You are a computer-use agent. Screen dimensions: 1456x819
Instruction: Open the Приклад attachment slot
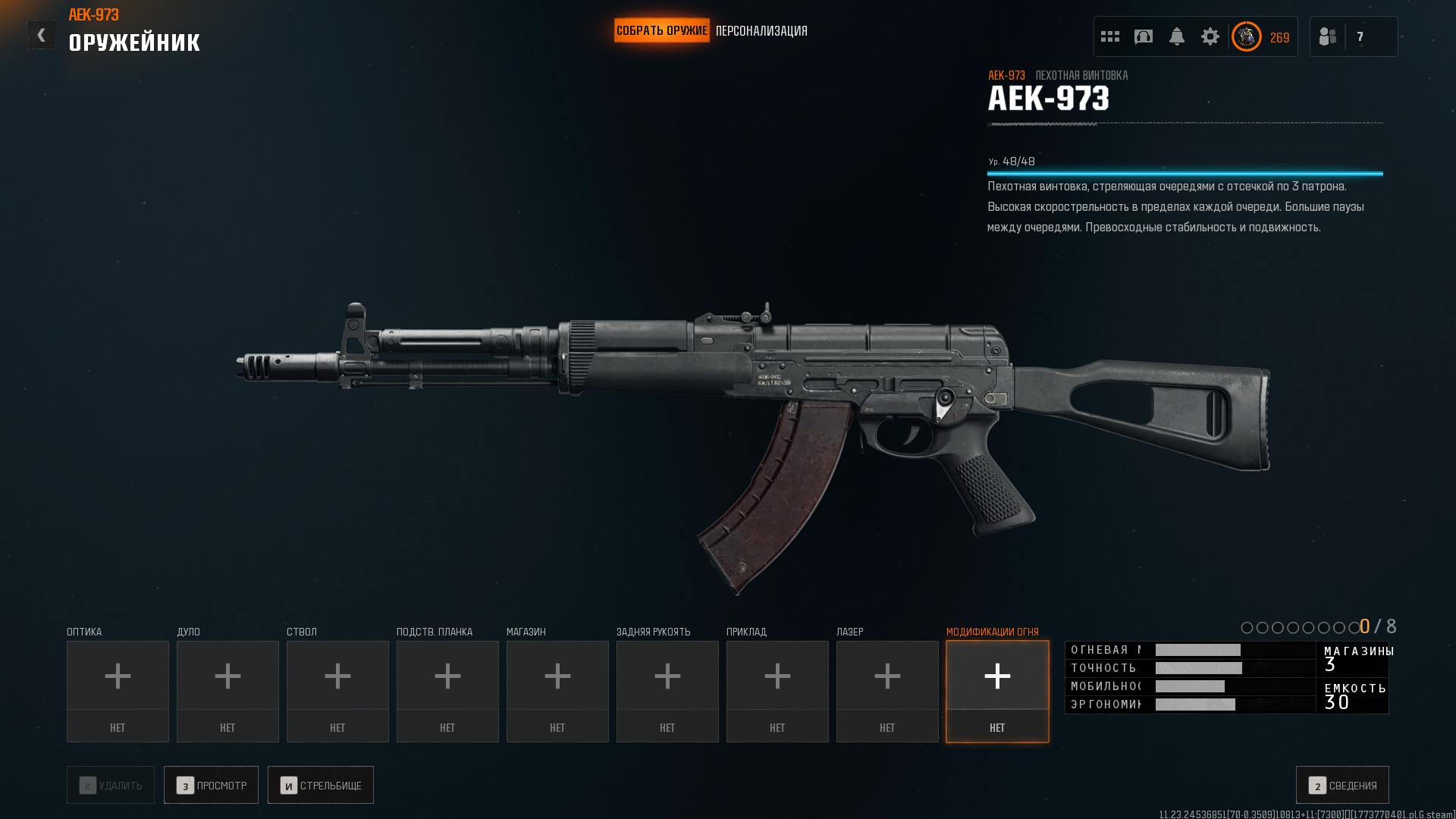point(777,691)
